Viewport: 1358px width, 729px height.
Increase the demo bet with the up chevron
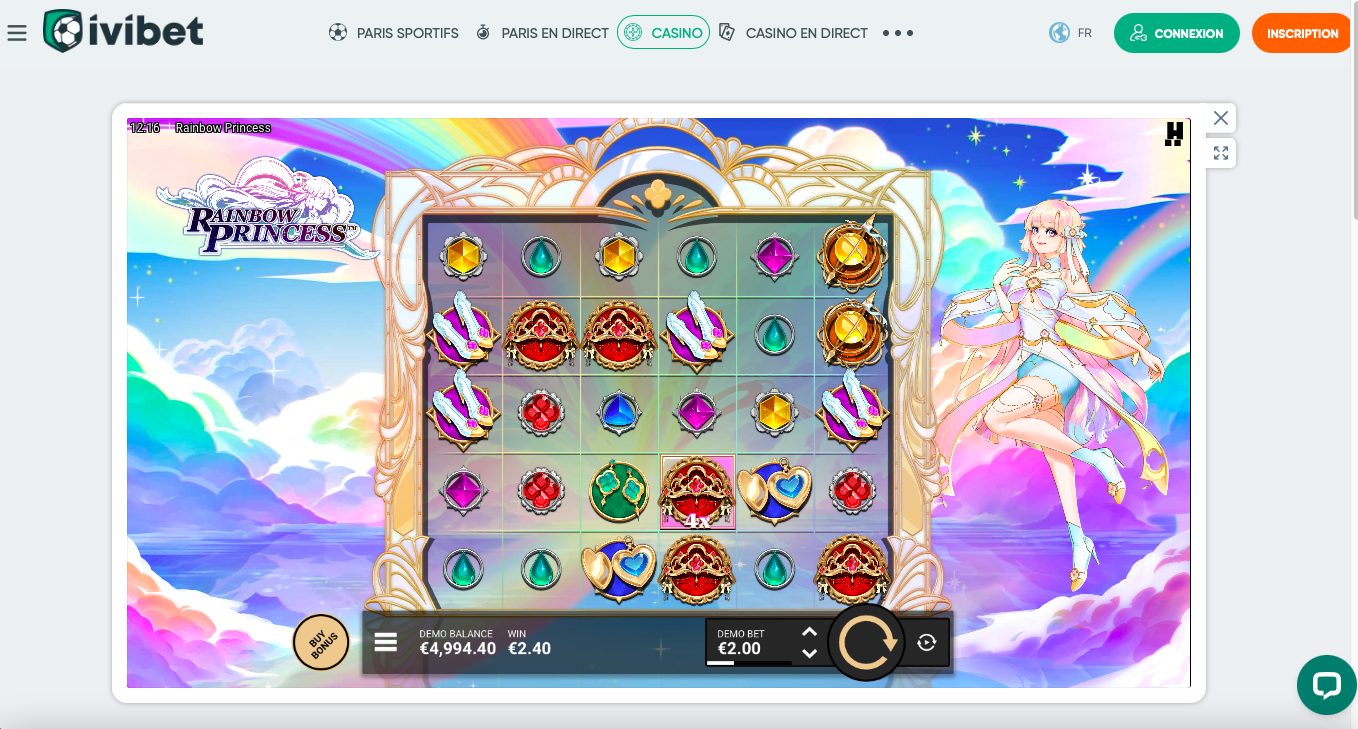(x=809, y=631)
